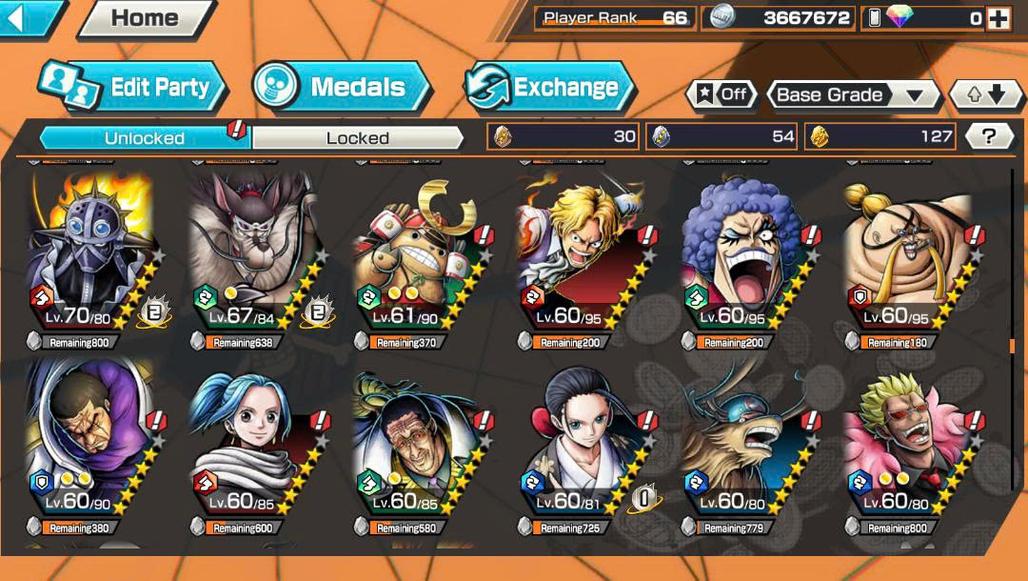The width and height of the screenshot is (1028, 581).
Task: Open the Base Grade sort dropdown
Action: coord(852,95)
